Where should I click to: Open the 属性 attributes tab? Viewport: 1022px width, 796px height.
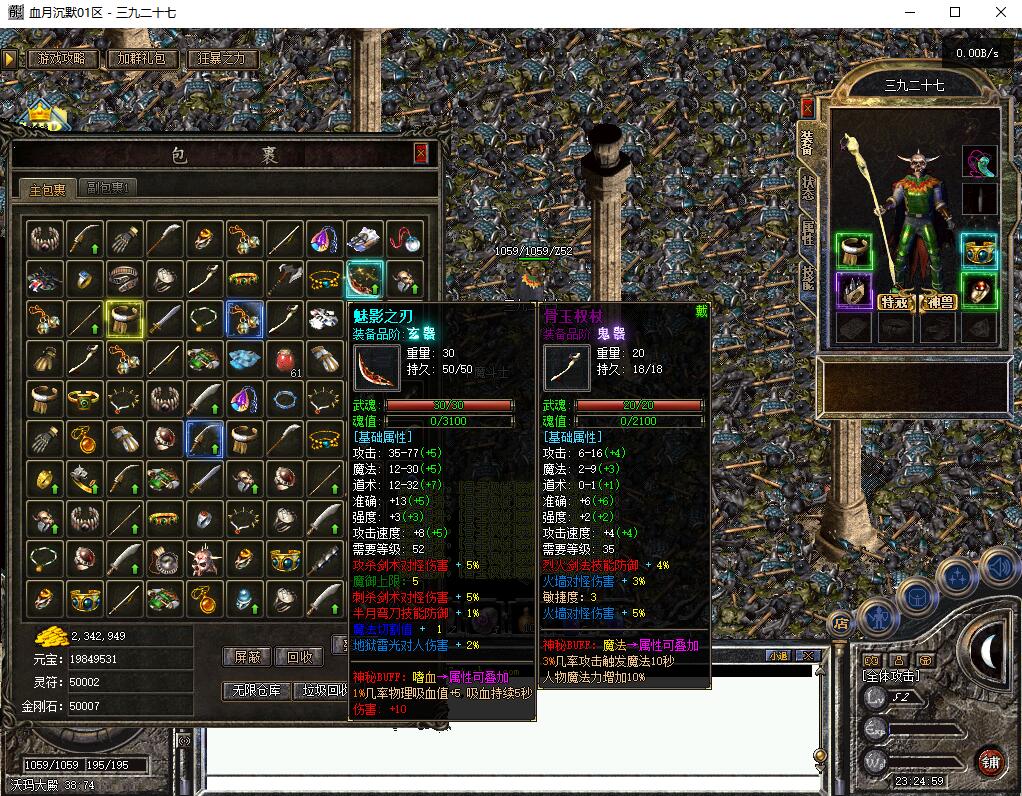point(807,233)
